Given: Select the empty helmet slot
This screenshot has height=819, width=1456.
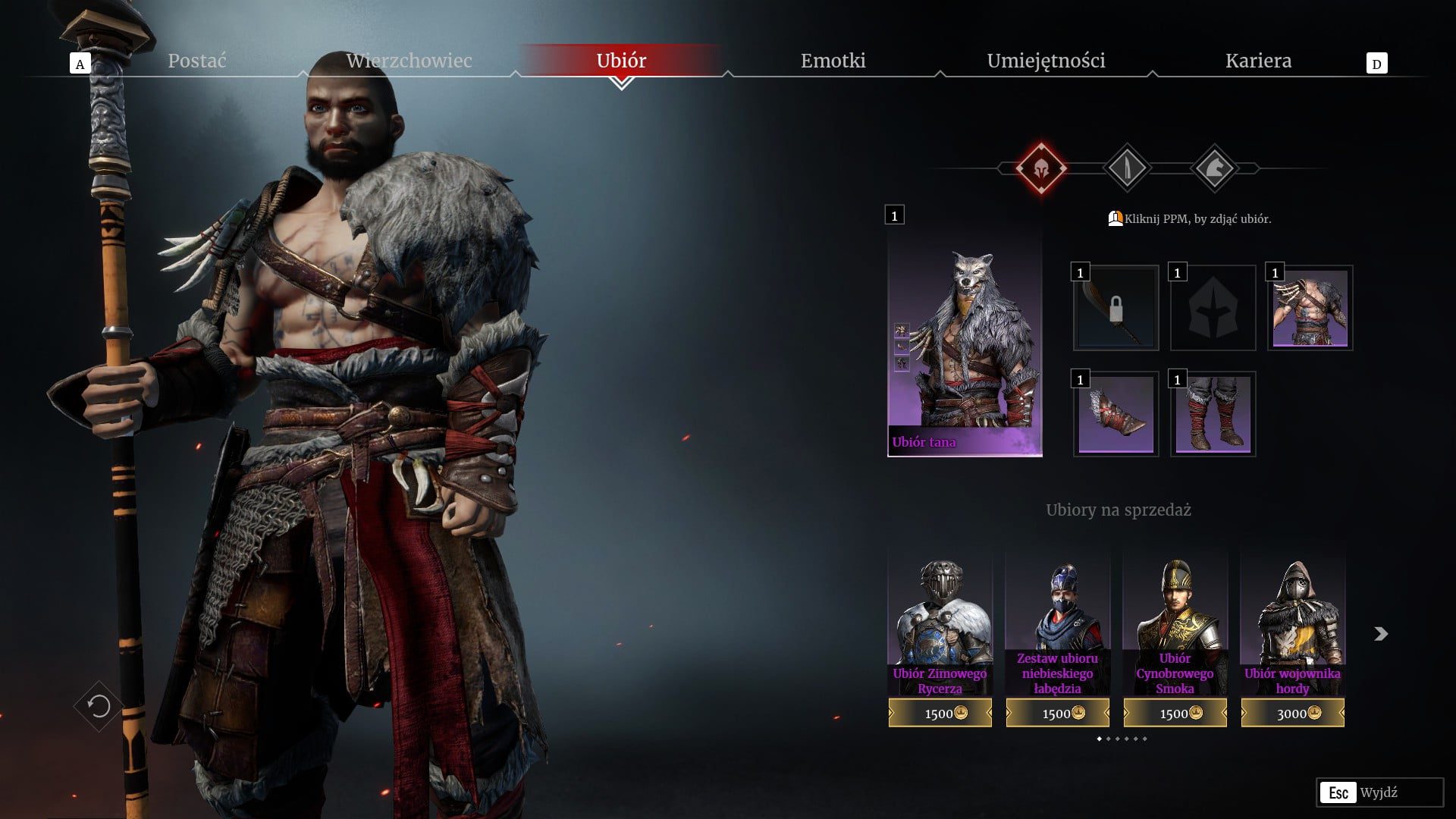Looking at the screenshot, I should coord(1213,308).
